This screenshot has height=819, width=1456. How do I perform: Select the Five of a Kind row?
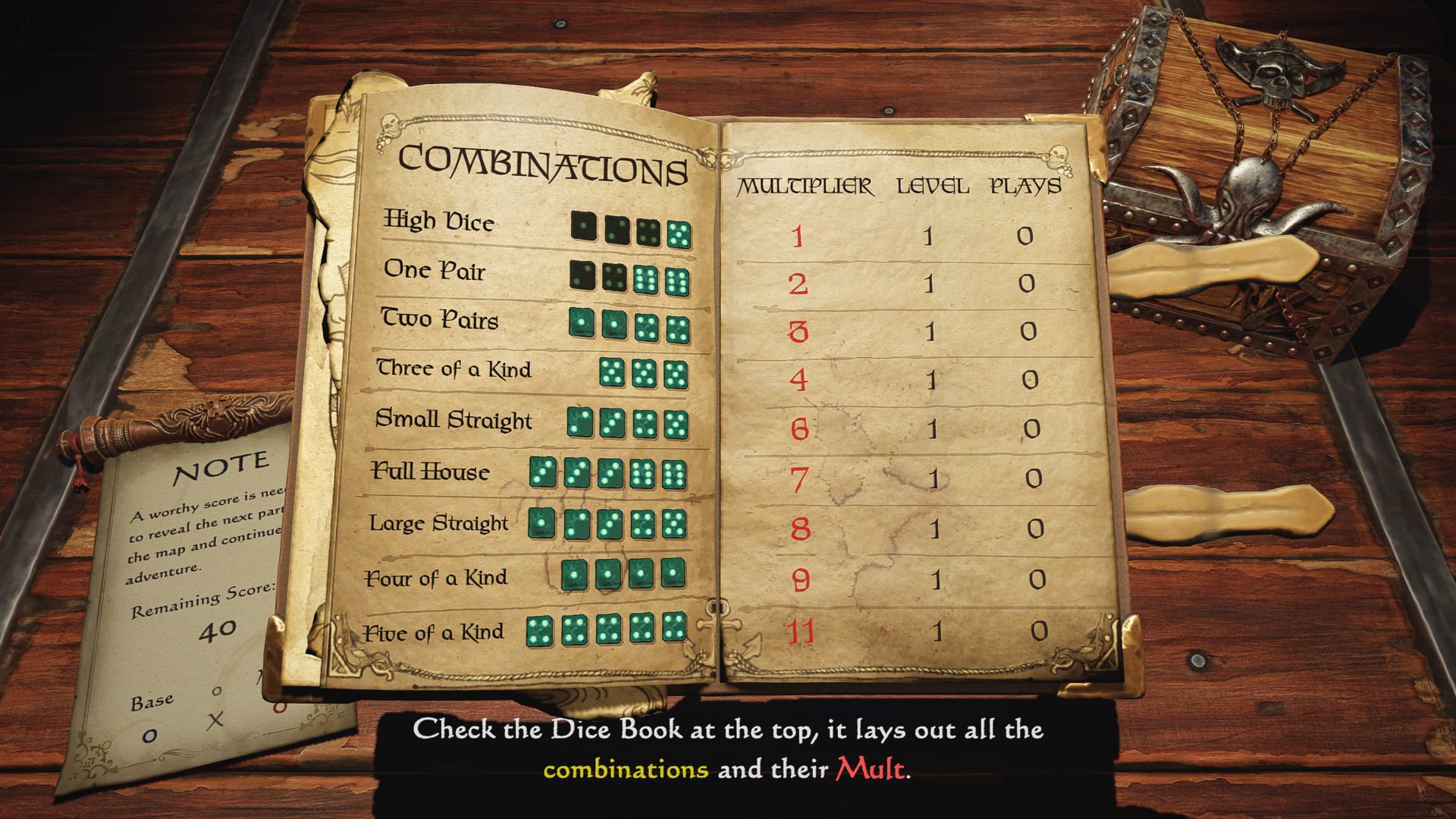[433, 632]
